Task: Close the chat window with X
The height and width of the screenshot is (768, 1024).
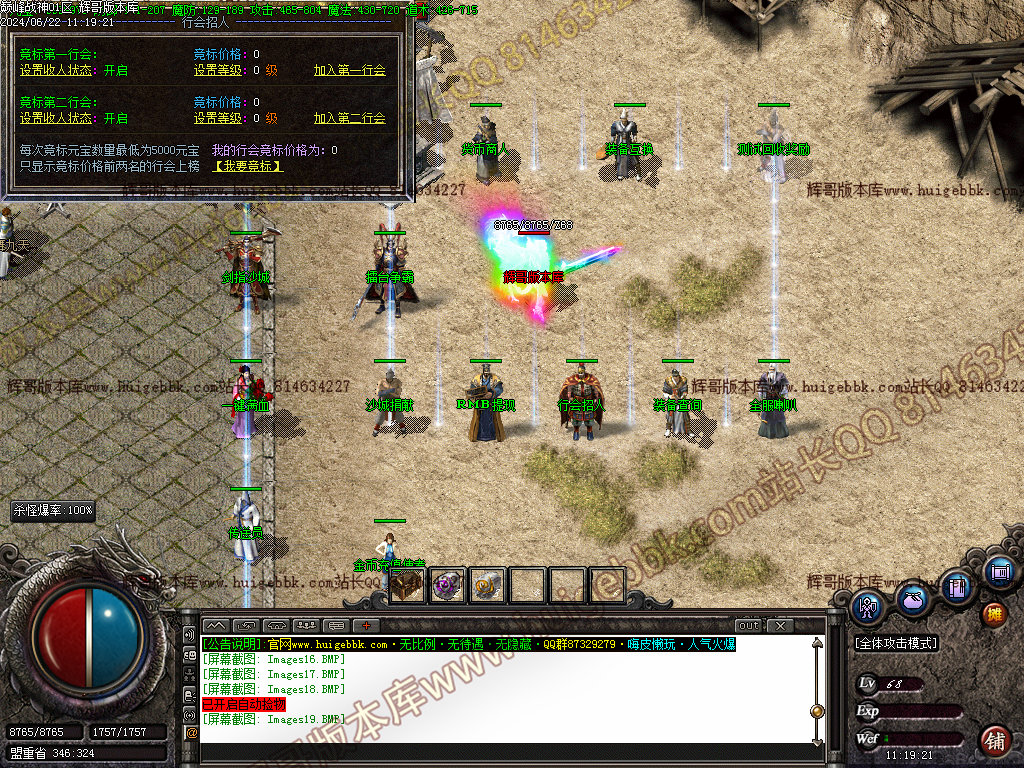Action: pyautogui.click(x=780, y=625)
